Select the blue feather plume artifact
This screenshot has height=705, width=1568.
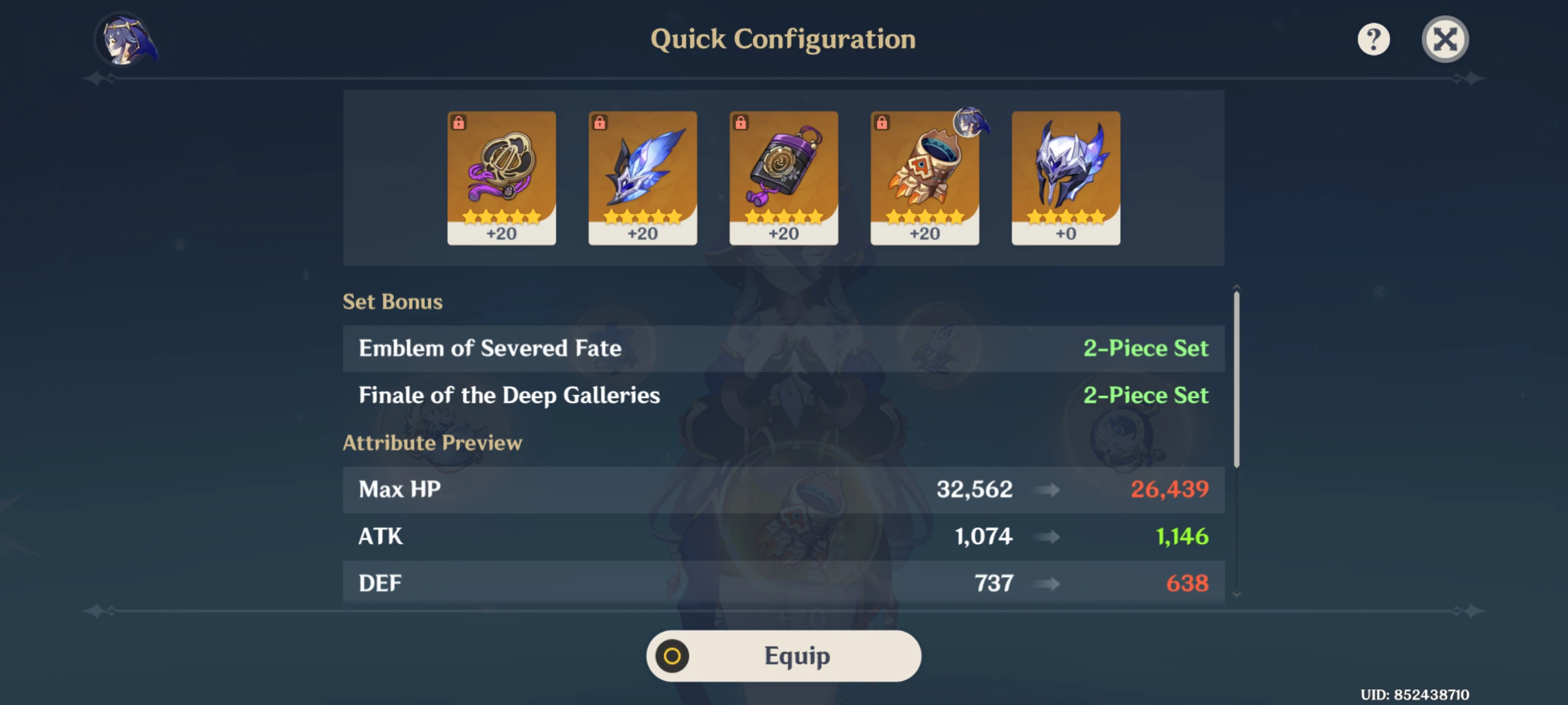pyautogui.click(x=642, y=176)
